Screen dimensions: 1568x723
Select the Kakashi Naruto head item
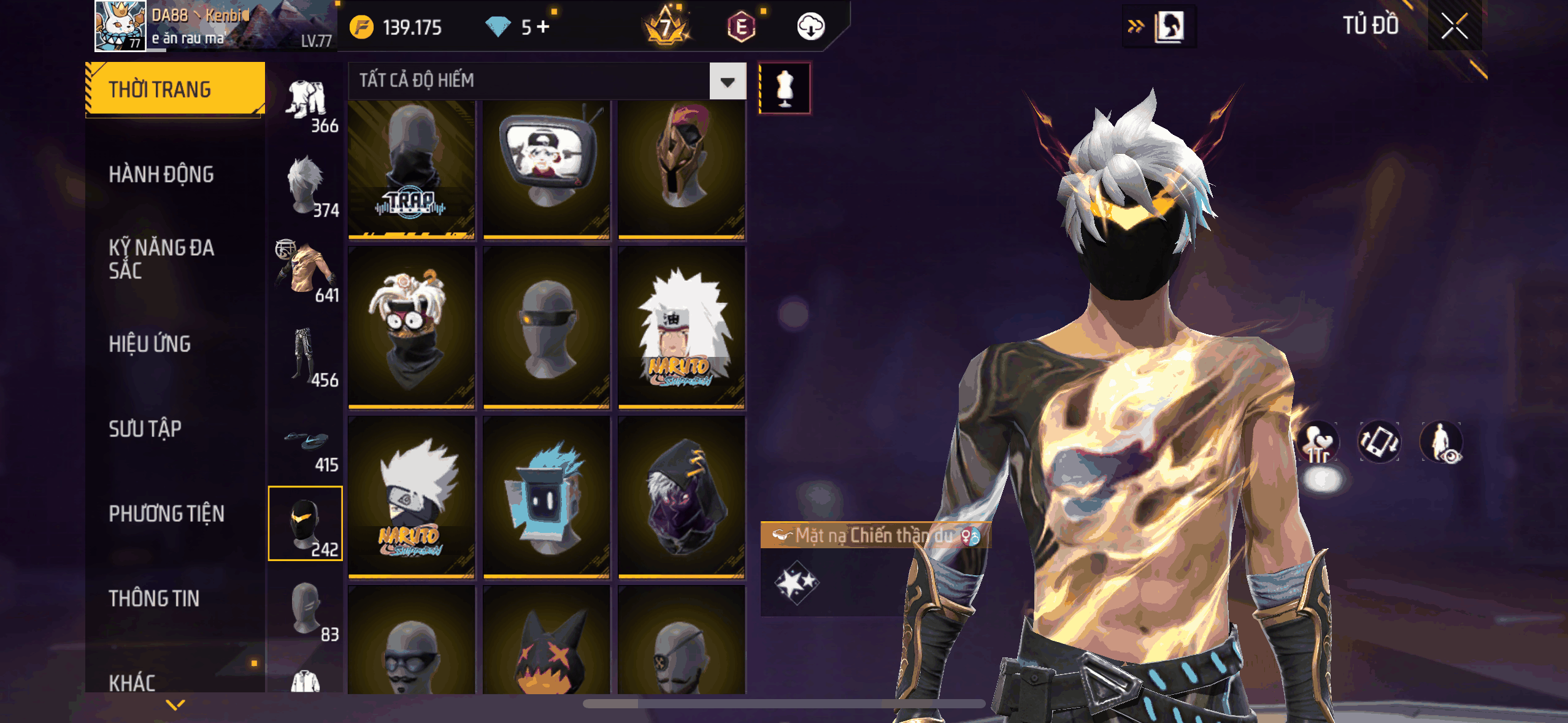411,498
